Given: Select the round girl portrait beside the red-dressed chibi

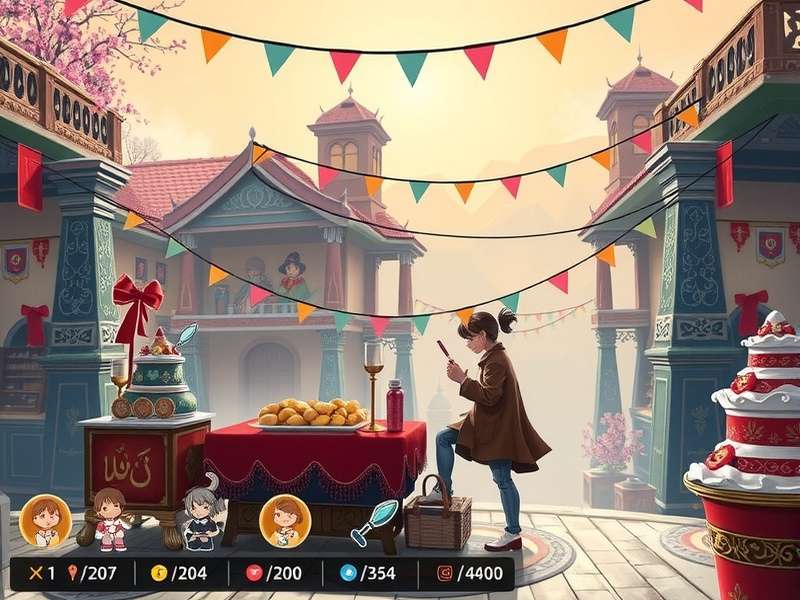Looking at the screenshot, I should click(x=45, y=520).
